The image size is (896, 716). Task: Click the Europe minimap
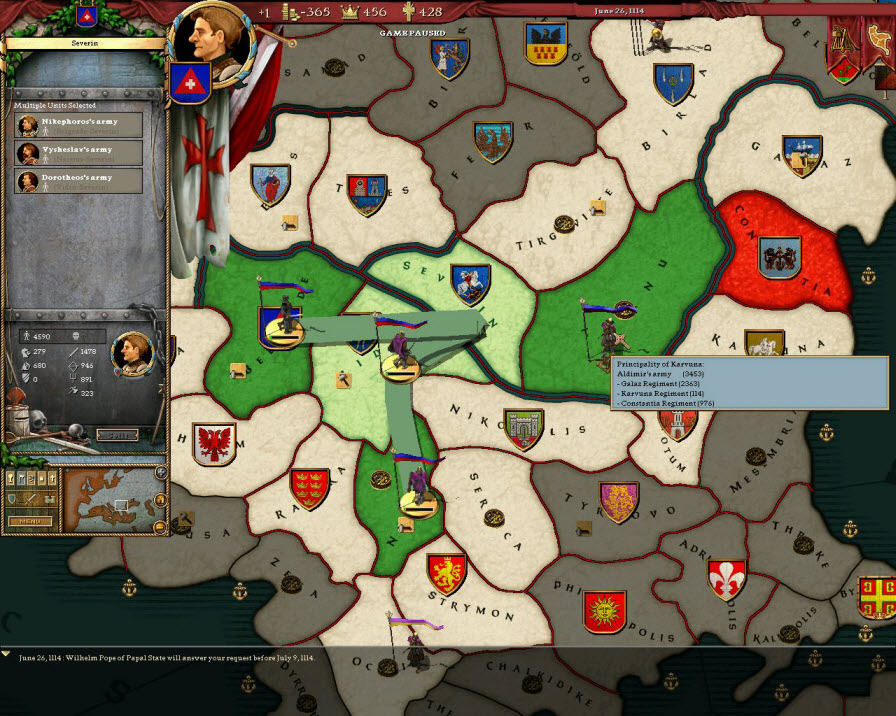tap(112, 499)
